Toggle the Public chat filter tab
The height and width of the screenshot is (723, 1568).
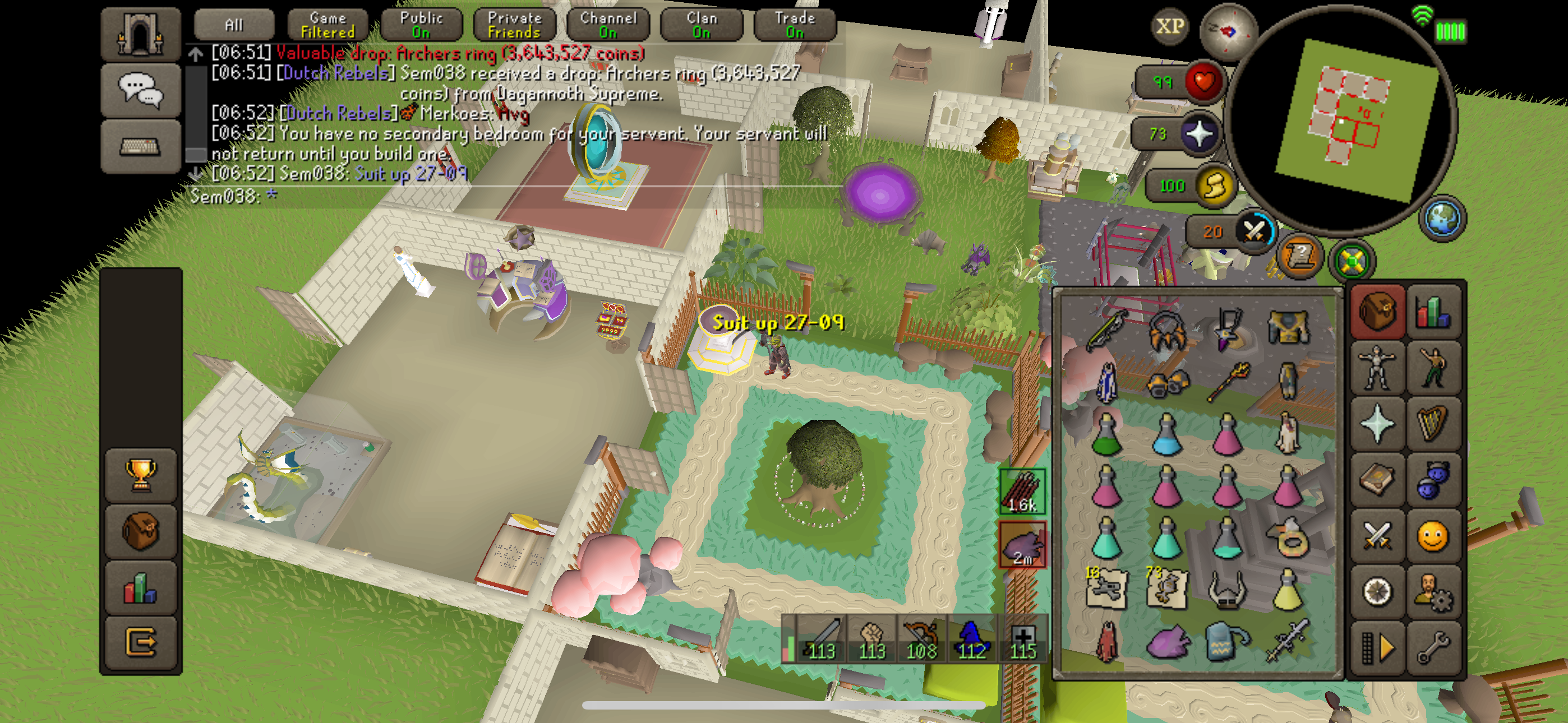421,25
